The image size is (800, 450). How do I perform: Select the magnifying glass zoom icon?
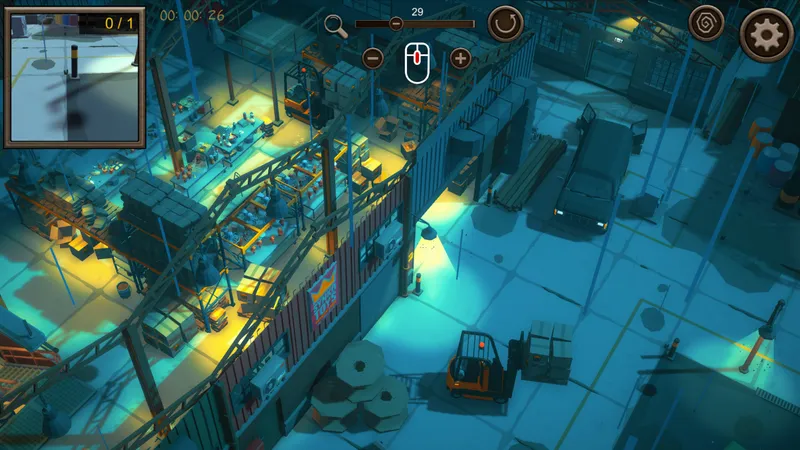tap(336, 26)
